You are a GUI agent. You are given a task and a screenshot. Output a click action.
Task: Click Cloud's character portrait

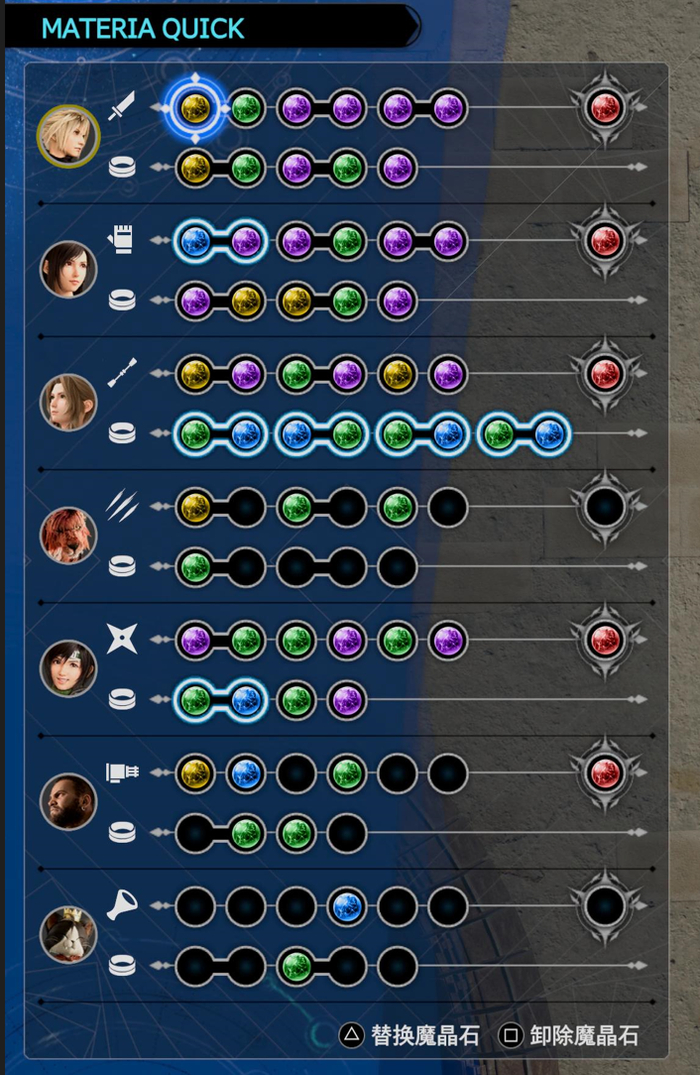tap(68, 135)
